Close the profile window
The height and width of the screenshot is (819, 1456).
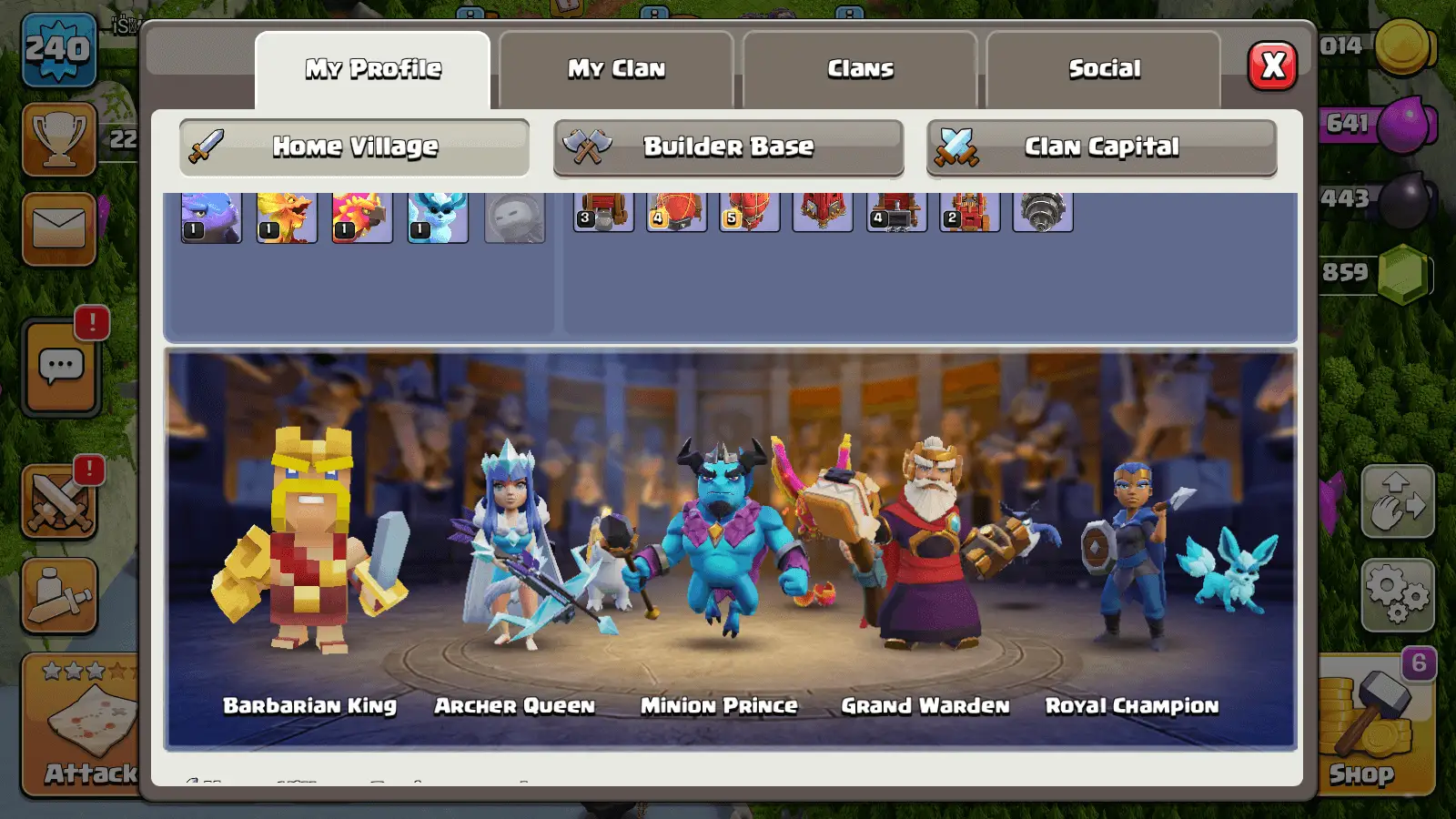point(1272,66)
